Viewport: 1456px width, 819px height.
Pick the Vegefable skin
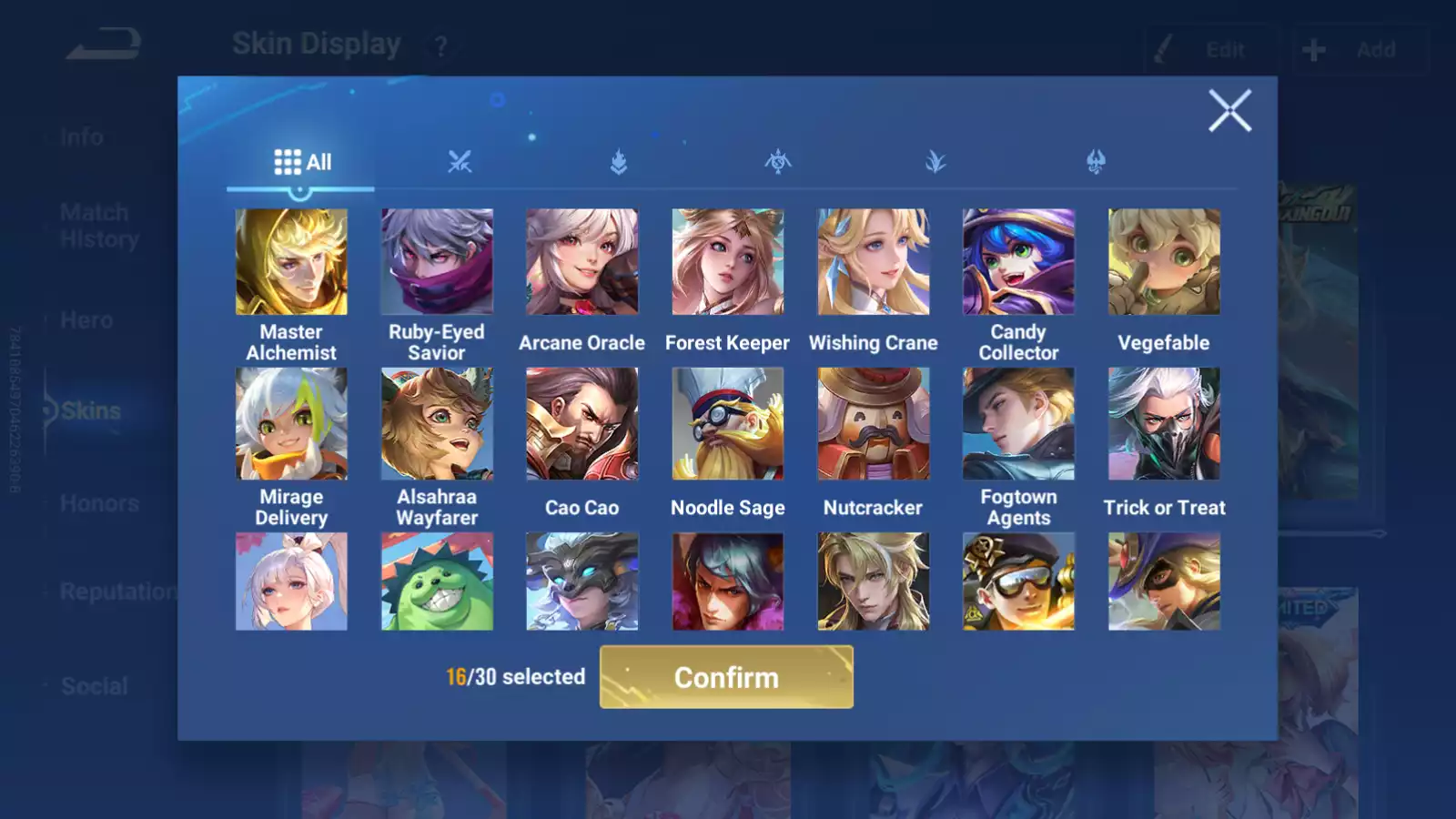(x=1164, y=262)
